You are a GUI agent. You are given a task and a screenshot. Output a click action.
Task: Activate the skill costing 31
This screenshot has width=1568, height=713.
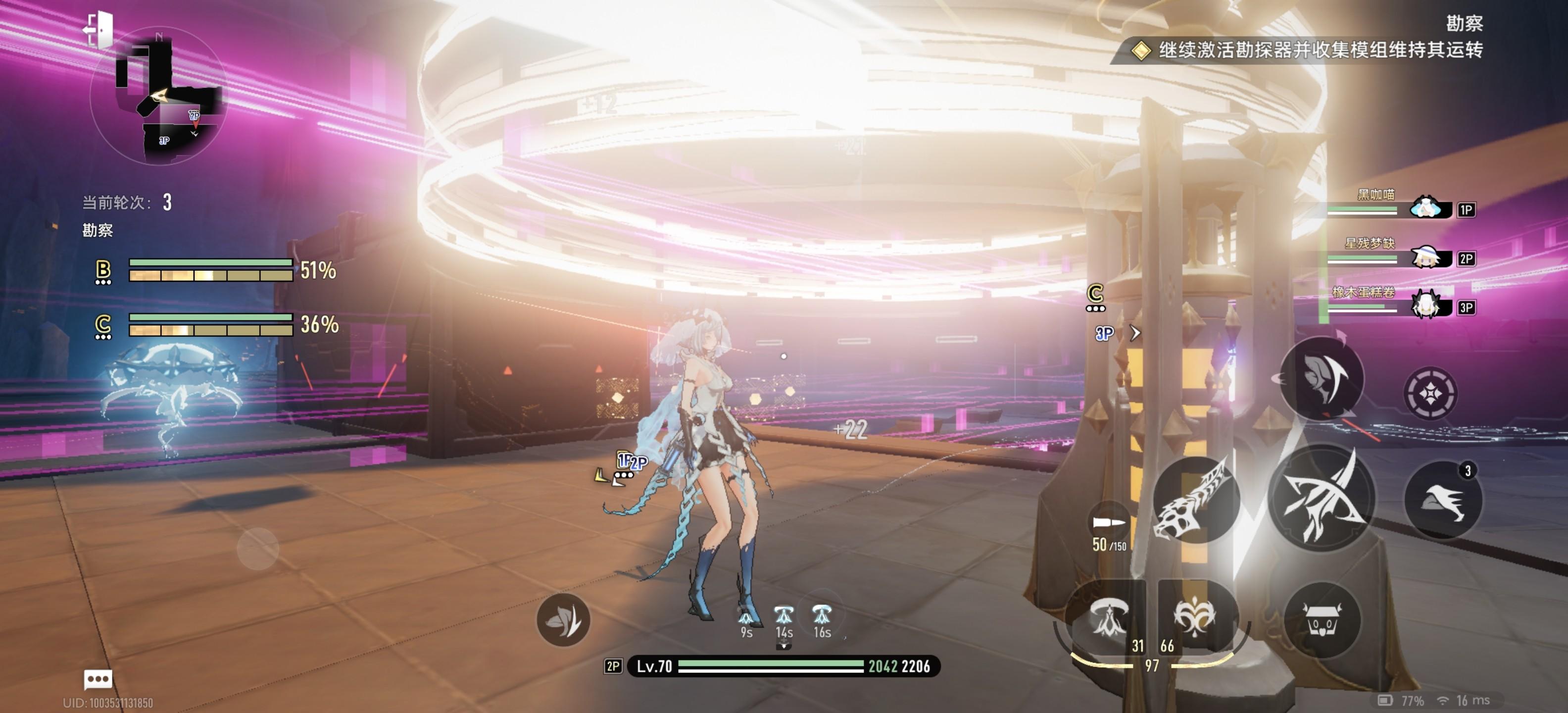coord(1108,618)
